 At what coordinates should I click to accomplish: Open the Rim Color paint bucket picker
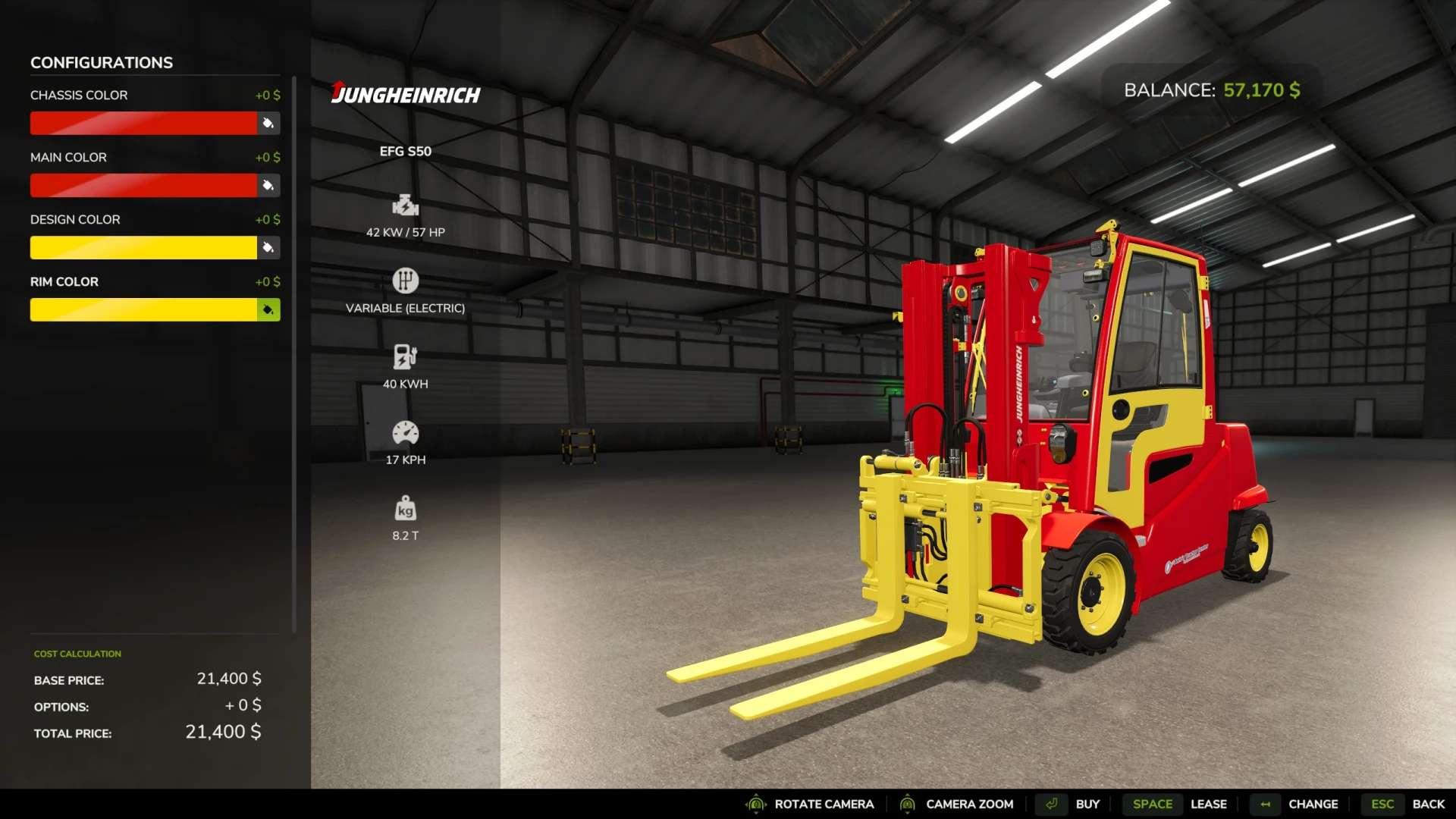[x=268, y=309]
